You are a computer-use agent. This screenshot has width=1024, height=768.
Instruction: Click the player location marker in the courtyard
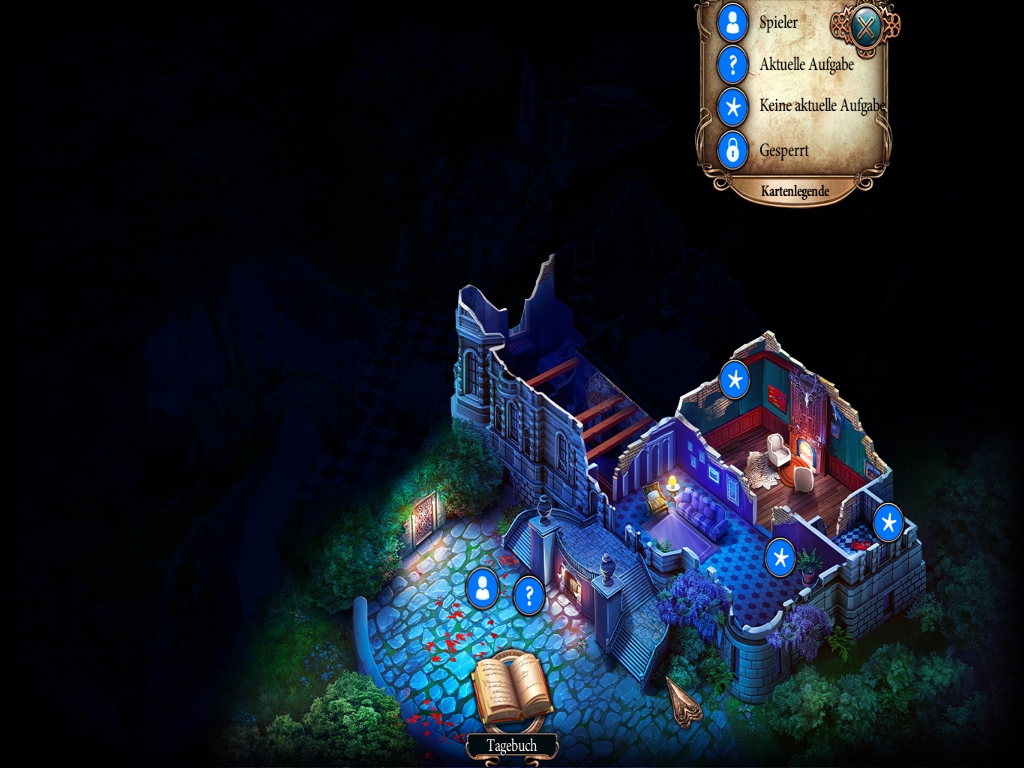click(x=483, y=588)
